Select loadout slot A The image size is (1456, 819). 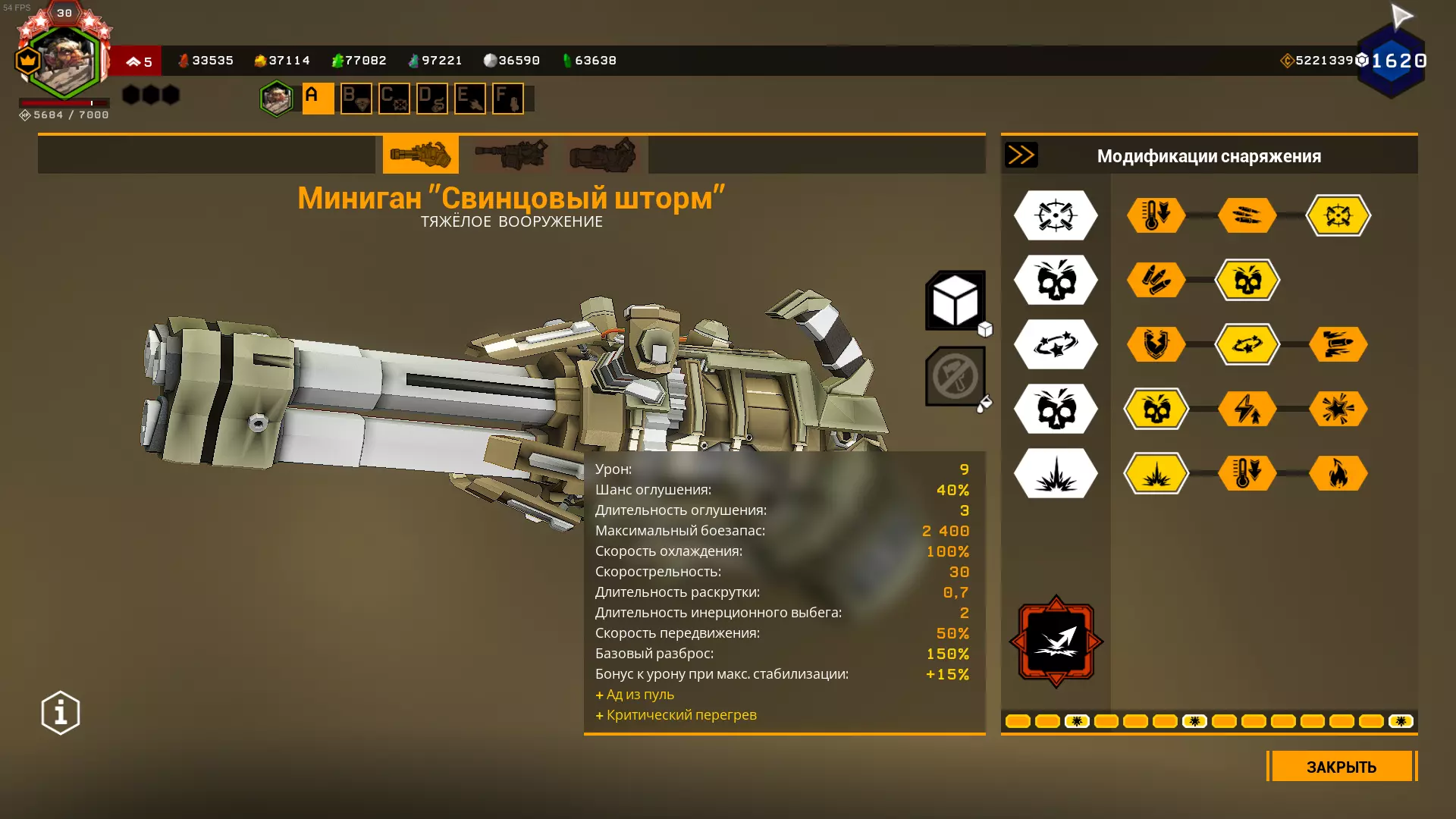(x=318, y=99)
